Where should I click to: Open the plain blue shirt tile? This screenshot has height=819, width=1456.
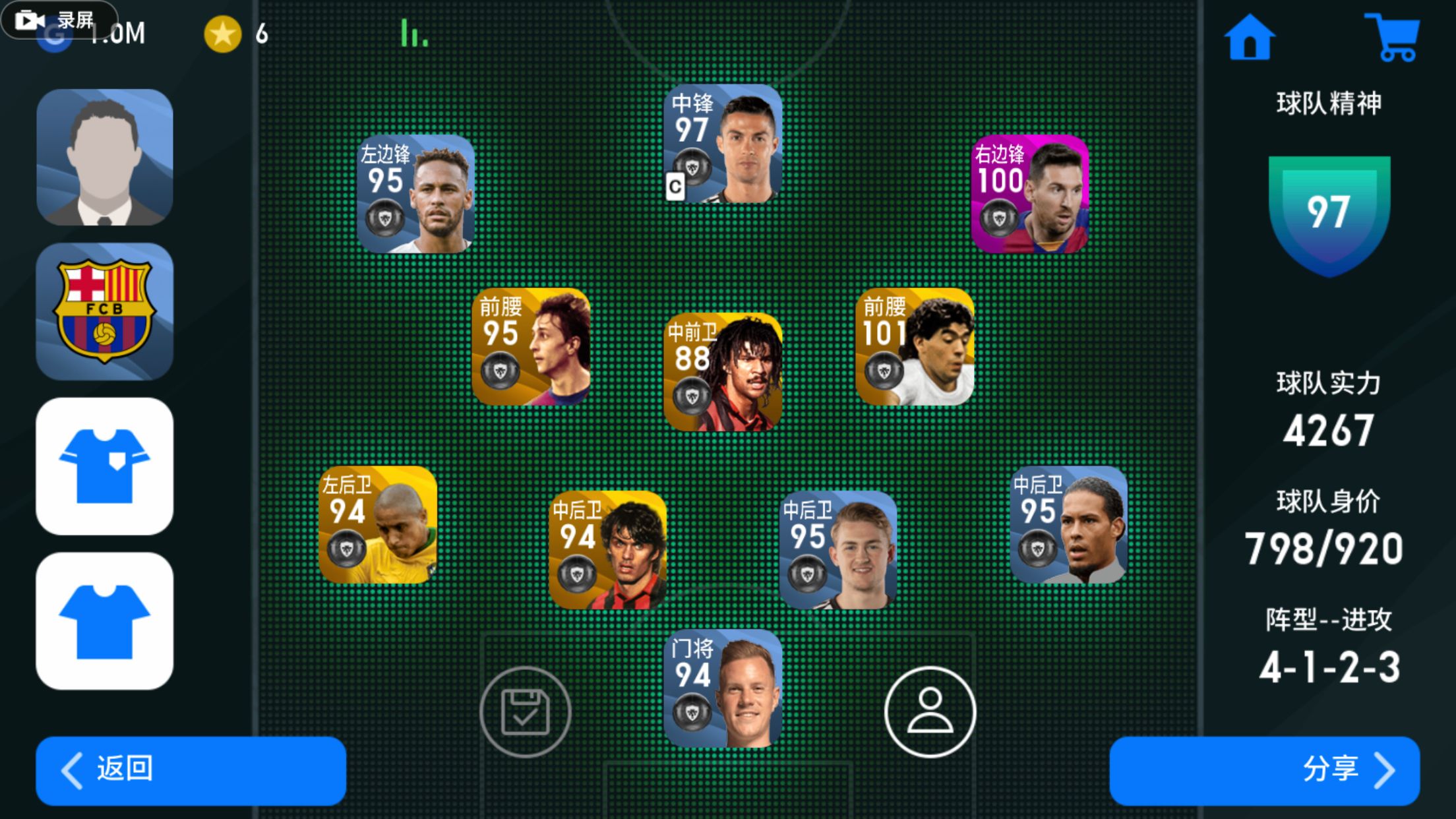tap(105, 621)
